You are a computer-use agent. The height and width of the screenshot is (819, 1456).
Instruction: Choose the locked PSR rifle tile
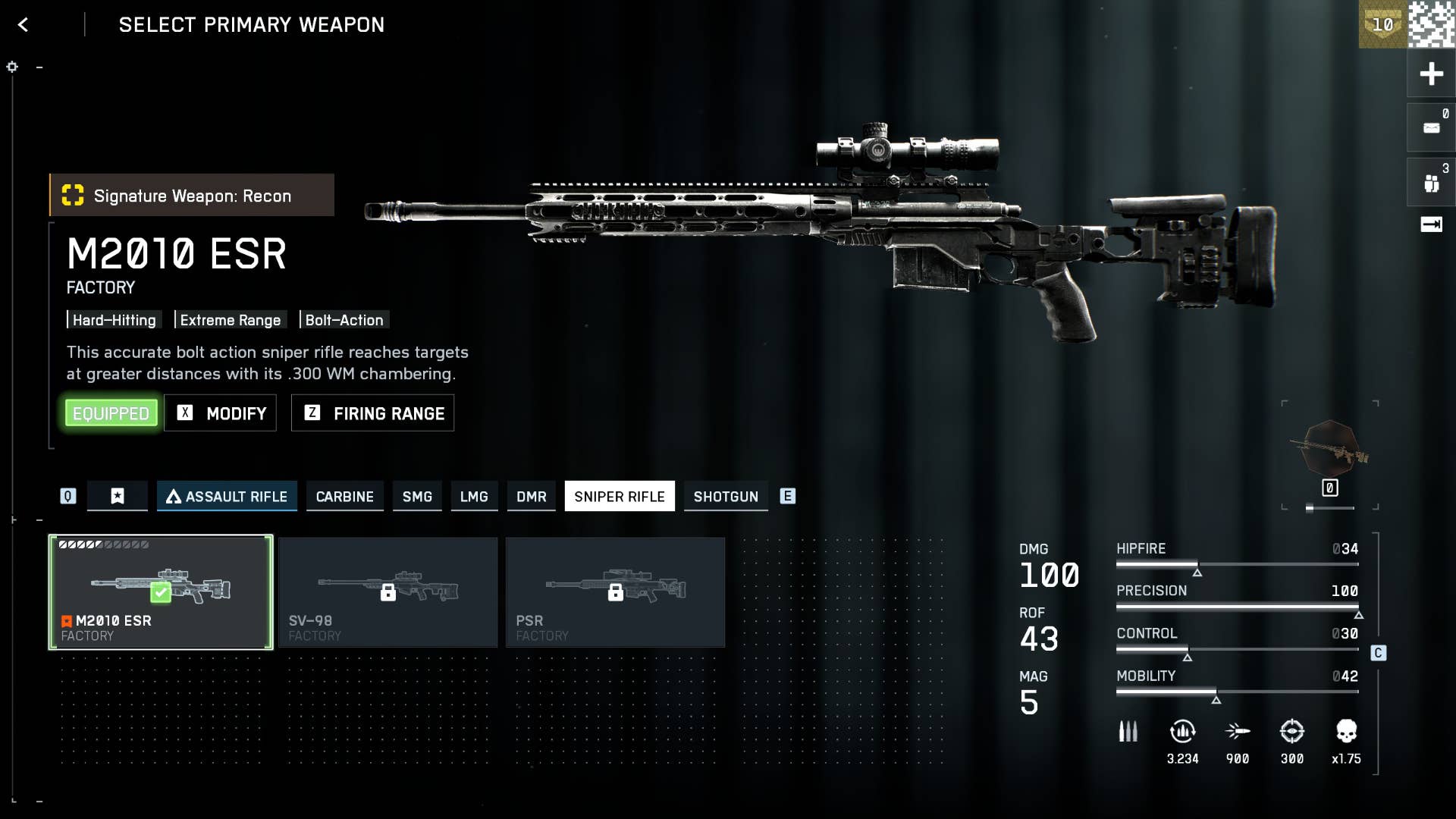click(615, 592)
